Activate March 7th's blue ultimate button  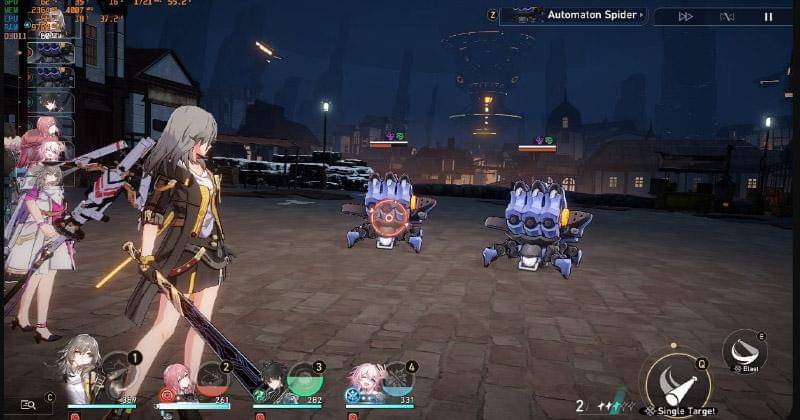click(x=397, y=378)
